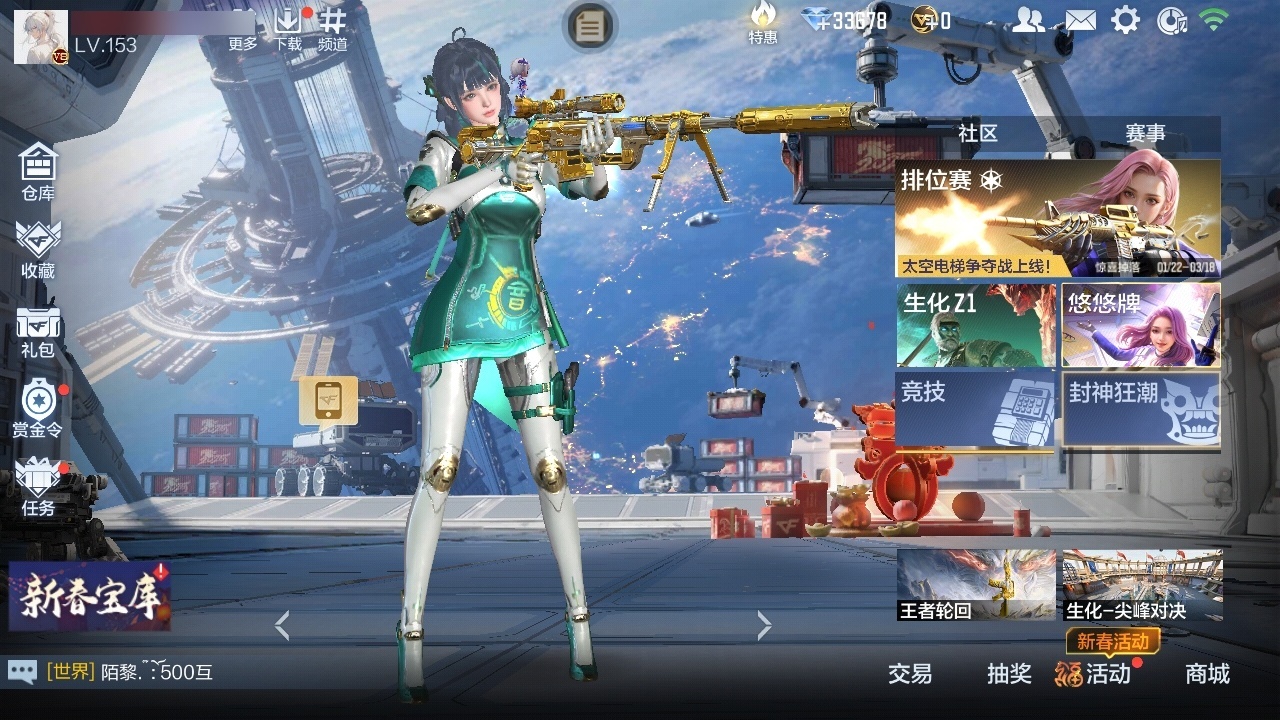The height and width of the screenshot is (720, 1280).
Task: Choose the 生化 Z1 game mode
Action: [x=976, y=325]
